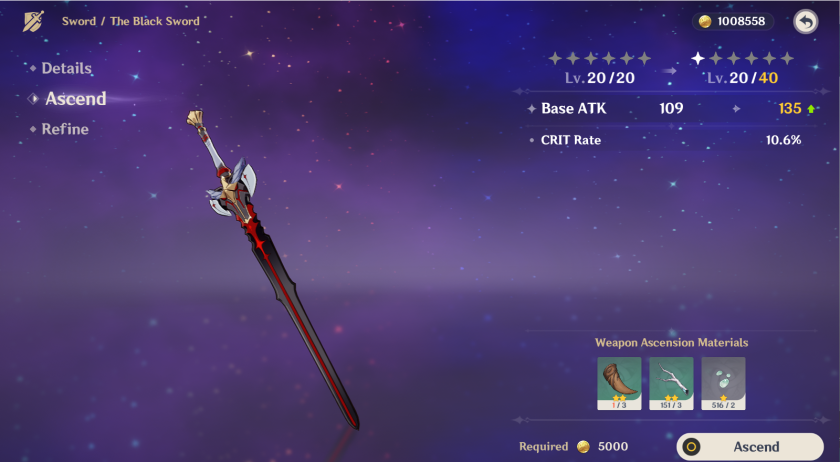
Task: Click the Mora balance display
Action: 732,21
